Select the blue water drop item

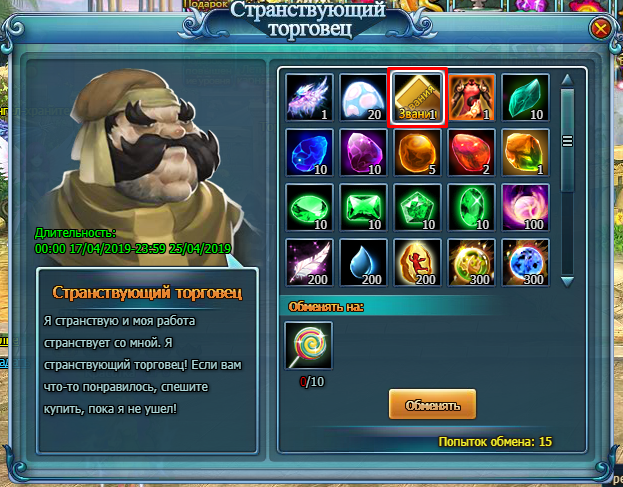(363, 261)
